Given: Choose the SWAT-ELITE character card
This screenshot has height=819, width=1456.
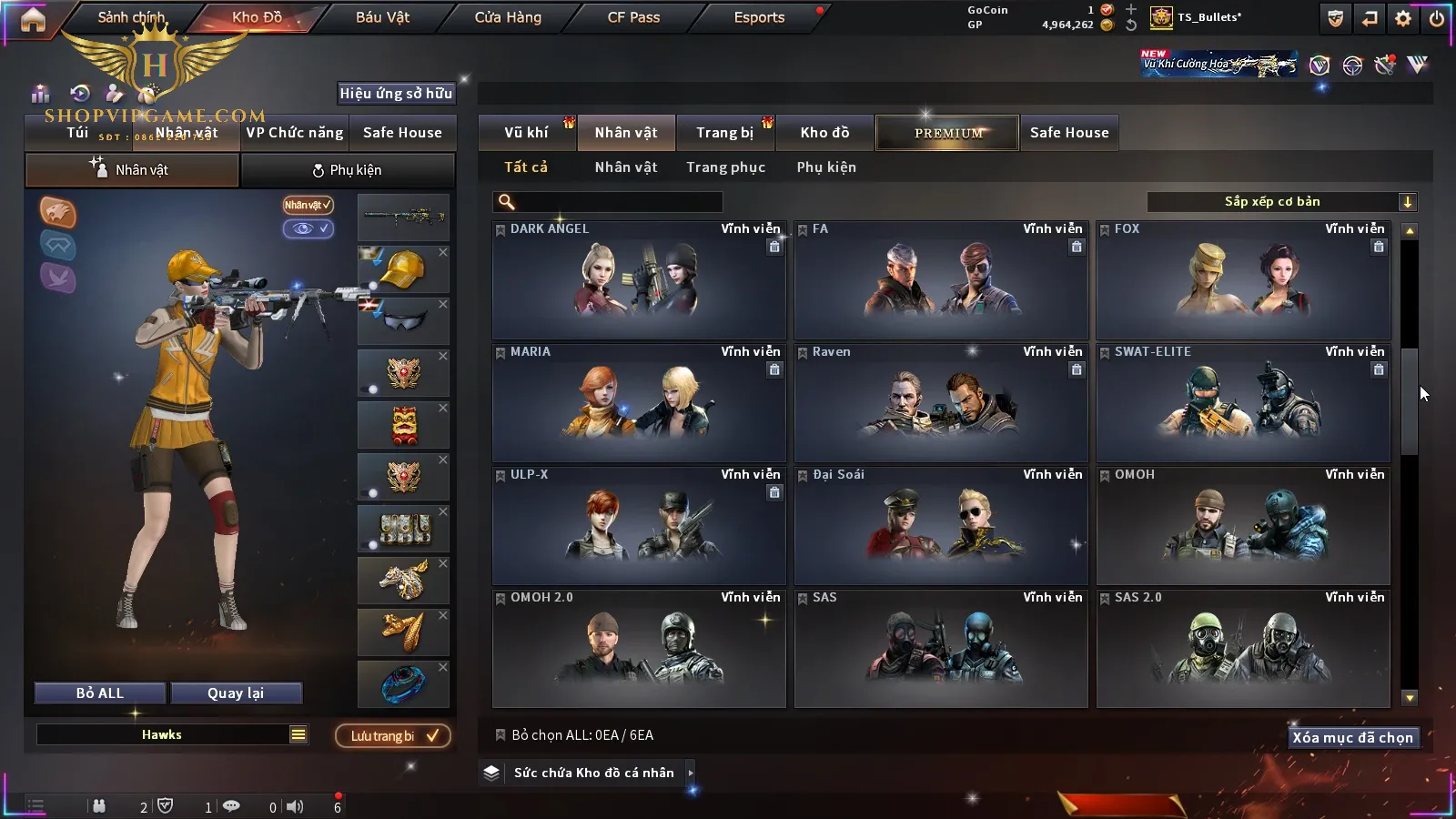Looking at the screenshot, I should pos(1242,403).
